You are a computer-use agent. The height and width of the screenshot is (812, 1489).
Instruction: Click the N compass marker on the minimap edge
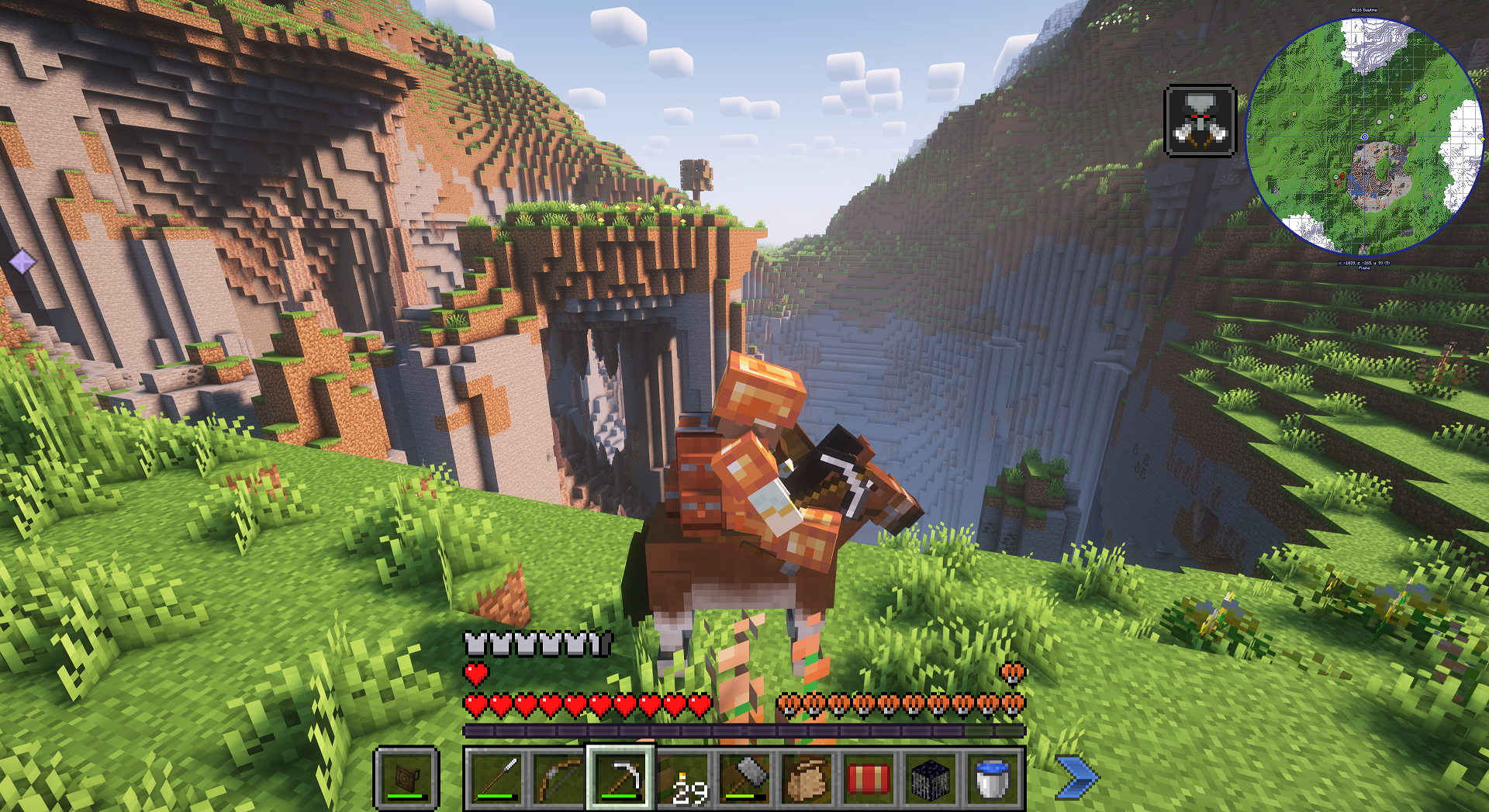(x=1364, y=19)
